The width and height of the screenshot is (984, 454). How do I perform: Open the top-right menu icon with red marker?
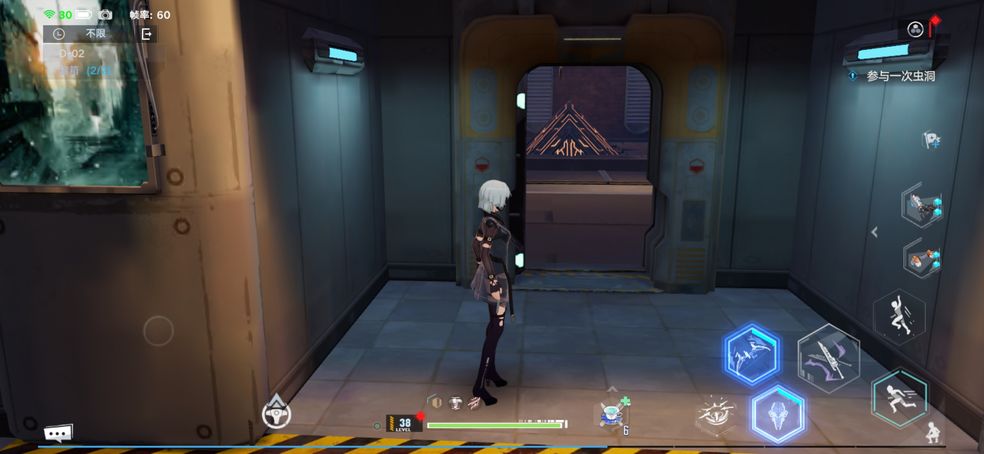(x=916, y=29)
